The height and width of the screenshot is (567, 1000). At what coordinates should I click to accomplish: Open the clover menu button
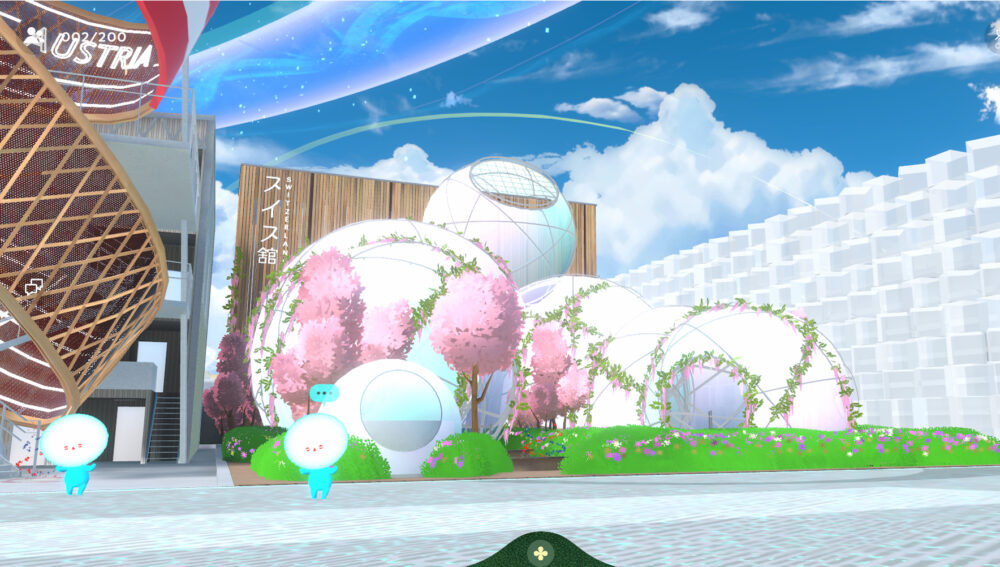[540, 551]
